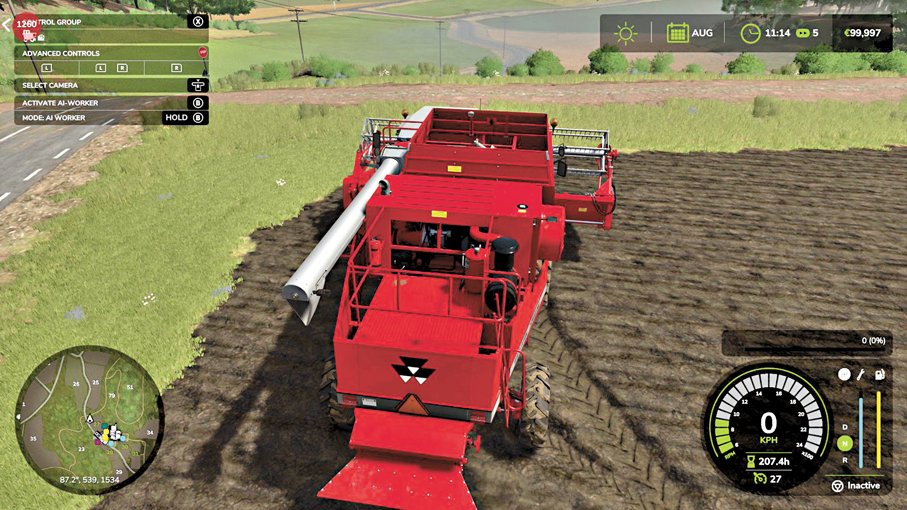This screenshot has width=907, height=510.
Task: Click the white back arrow
Action: [x=5, y=24]
